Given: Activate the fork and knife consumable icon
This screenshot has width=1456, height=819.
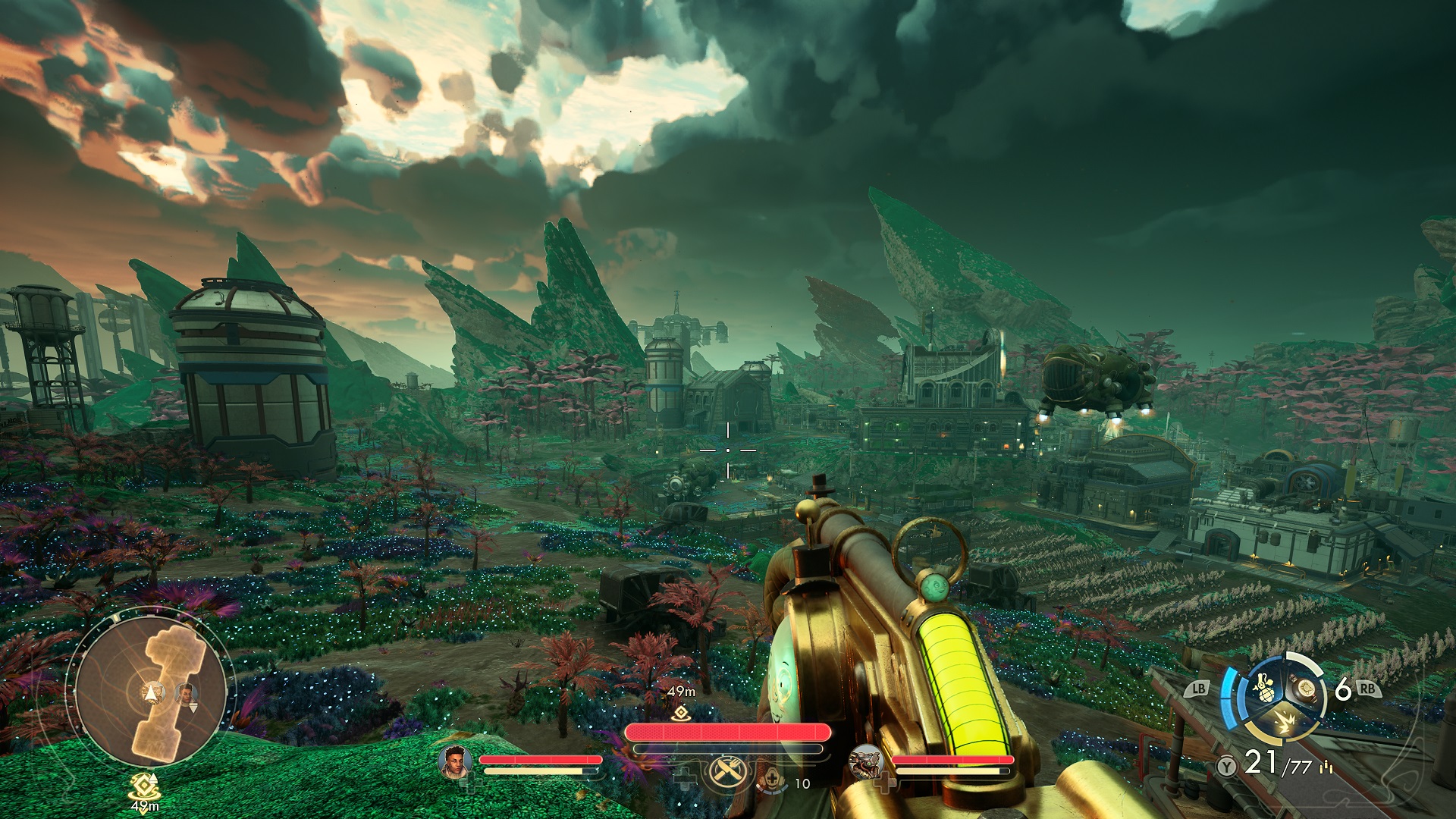Looking at the screenshot, I should tap(729, 773).
